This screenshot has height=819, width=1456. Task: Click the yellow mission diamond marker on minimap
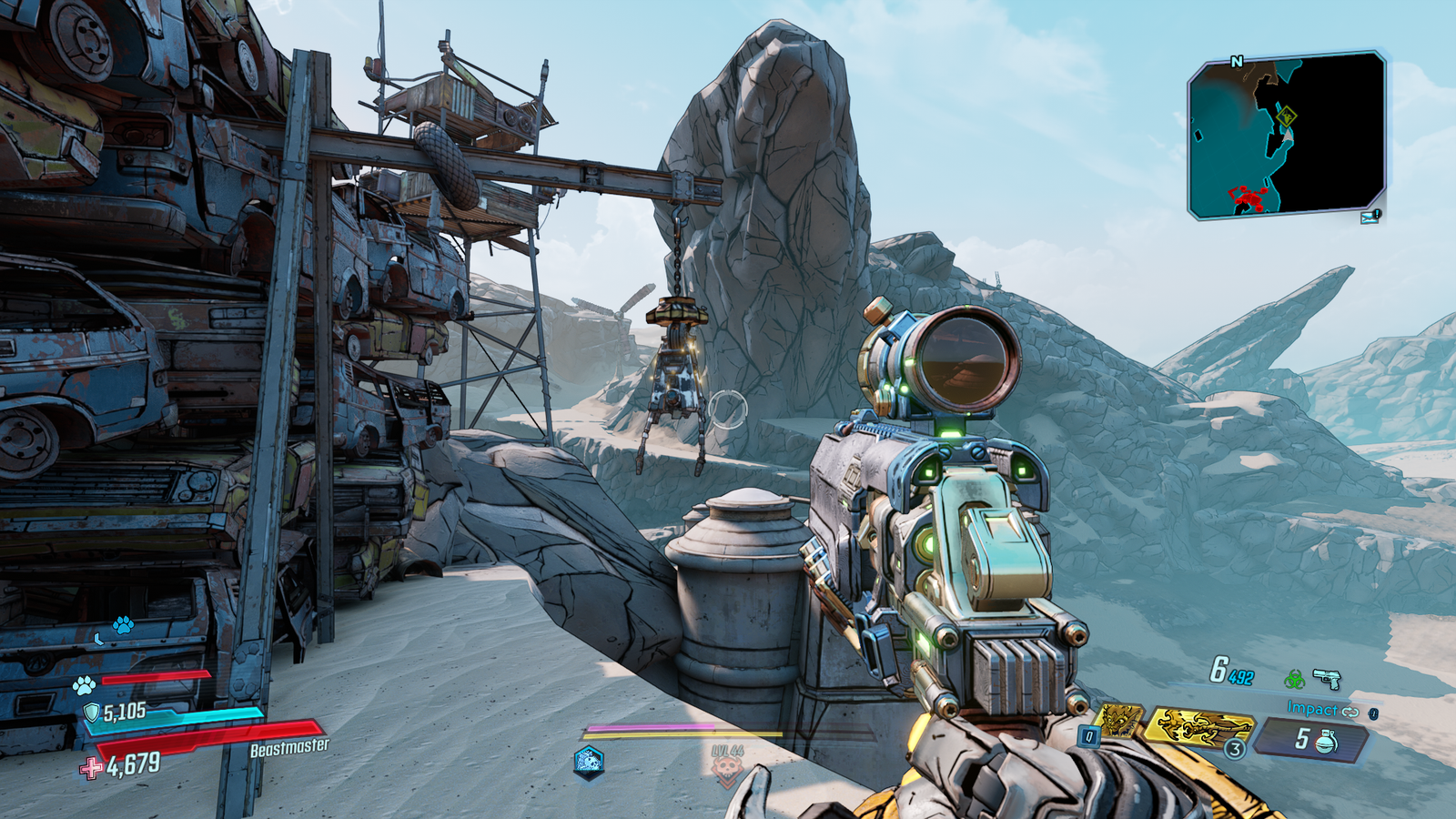click(1288, 116)
